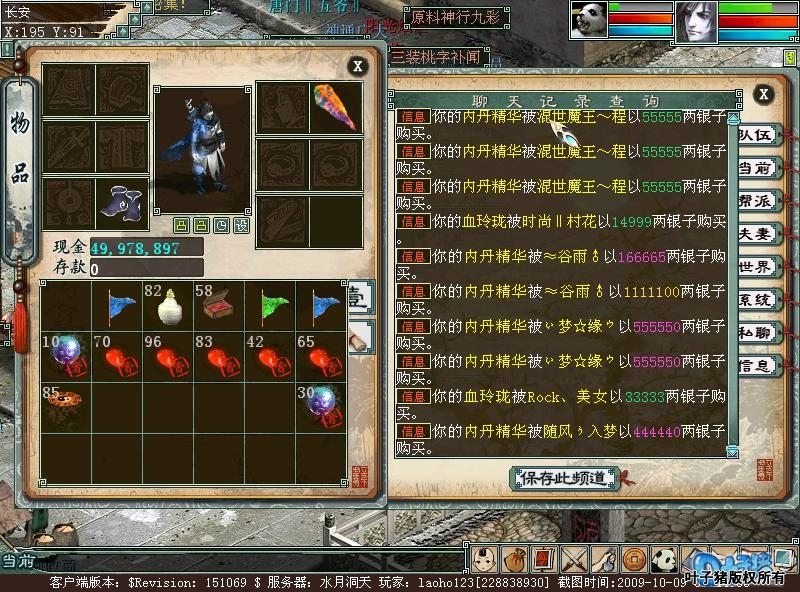
Task: Click the equipped rainbow feather weapon slot
Action: (335, 107)
